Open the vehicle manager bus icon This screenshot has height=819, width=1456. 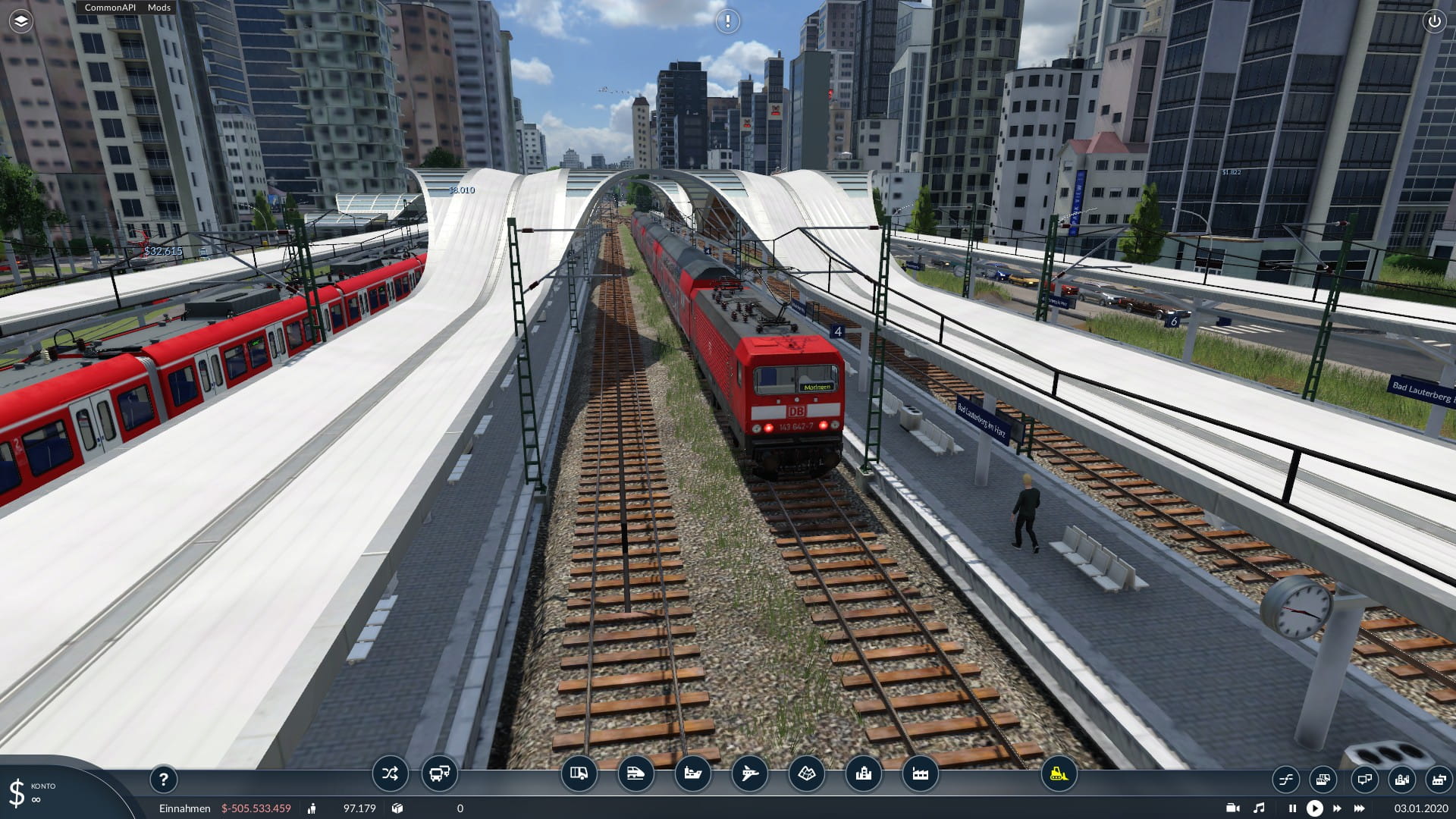point(439,774)
